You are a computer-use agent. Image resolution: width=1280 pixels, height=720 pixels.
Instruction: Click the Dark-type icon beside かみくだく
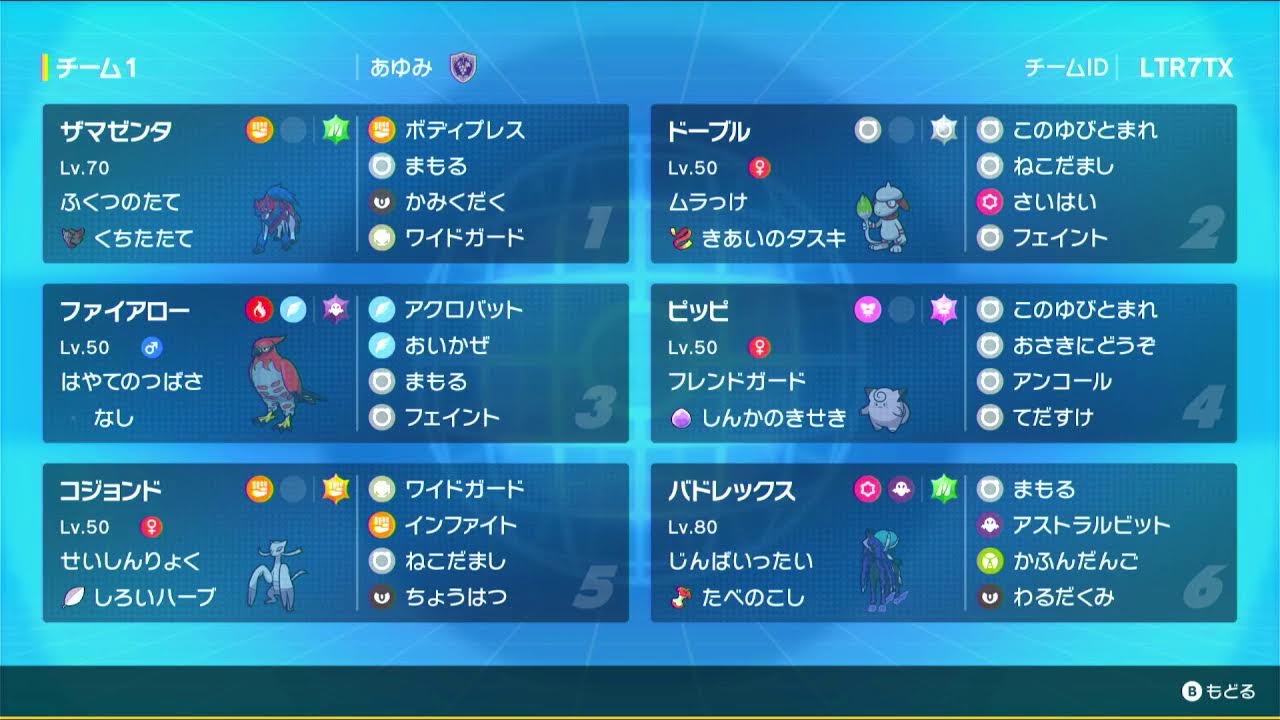click(383, 200)
